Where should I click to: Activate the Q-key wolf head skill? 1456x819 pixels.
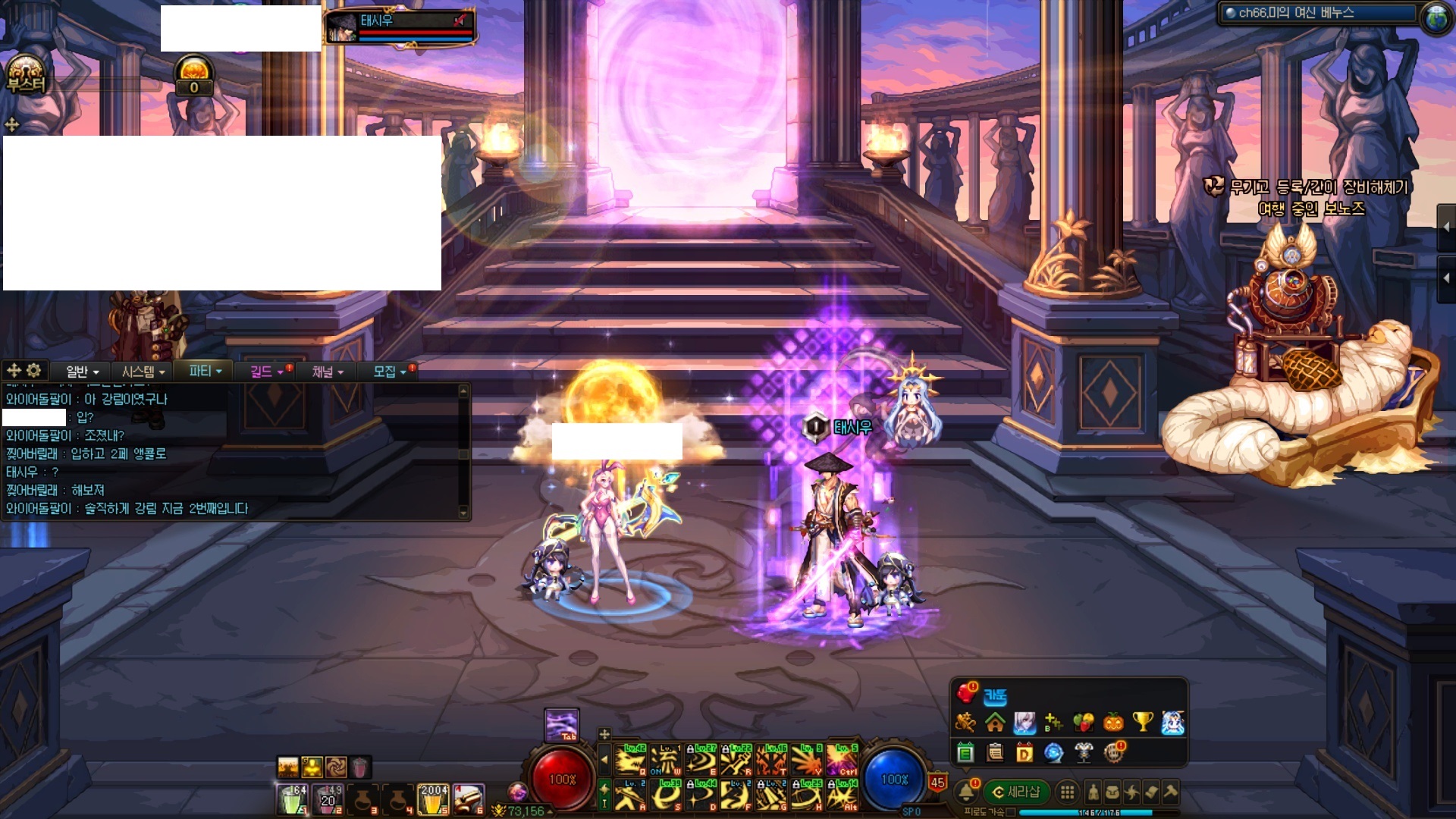tap(629, 759)
